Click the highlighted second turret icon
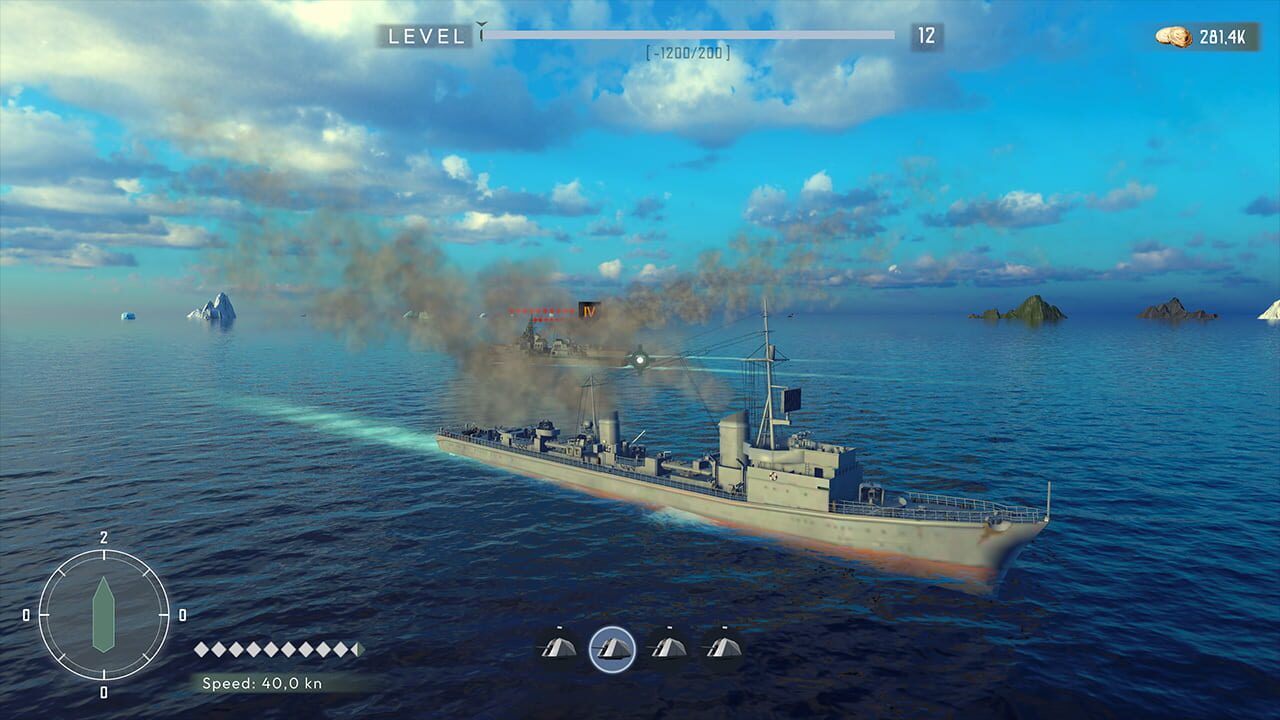The image size is (1280, 720). [x=615, y=648]
